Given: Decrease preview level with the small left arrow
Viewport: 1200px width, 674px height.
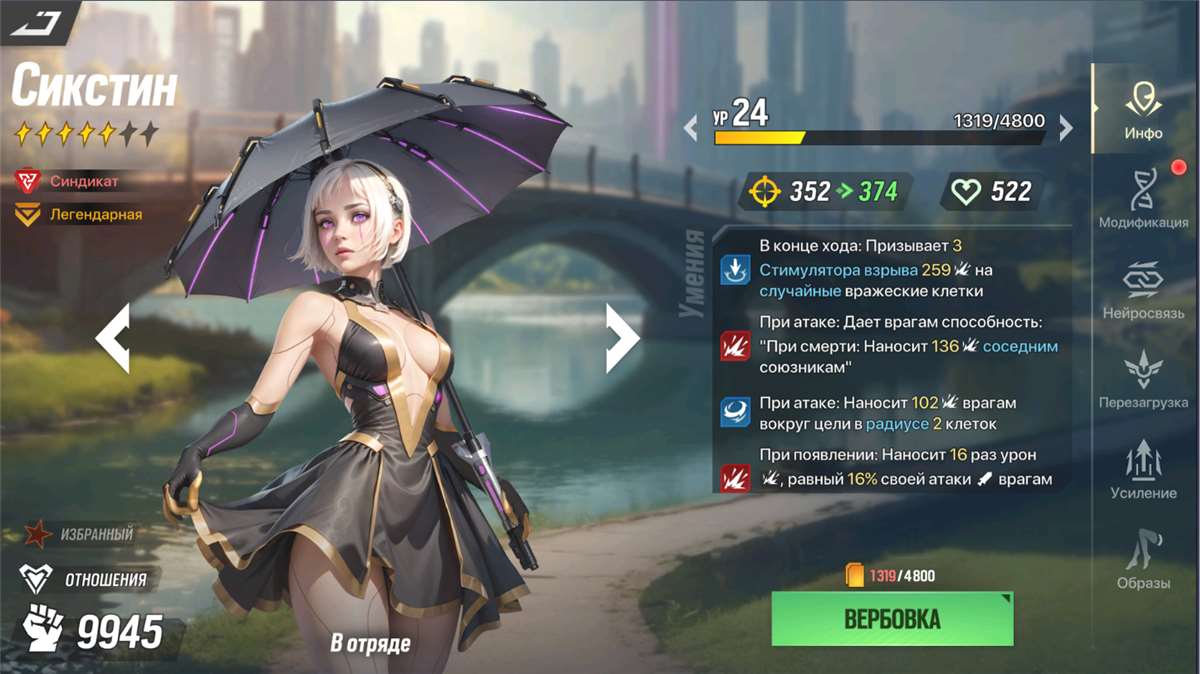Looking at the screenshot, I should (x=690, y=128).
